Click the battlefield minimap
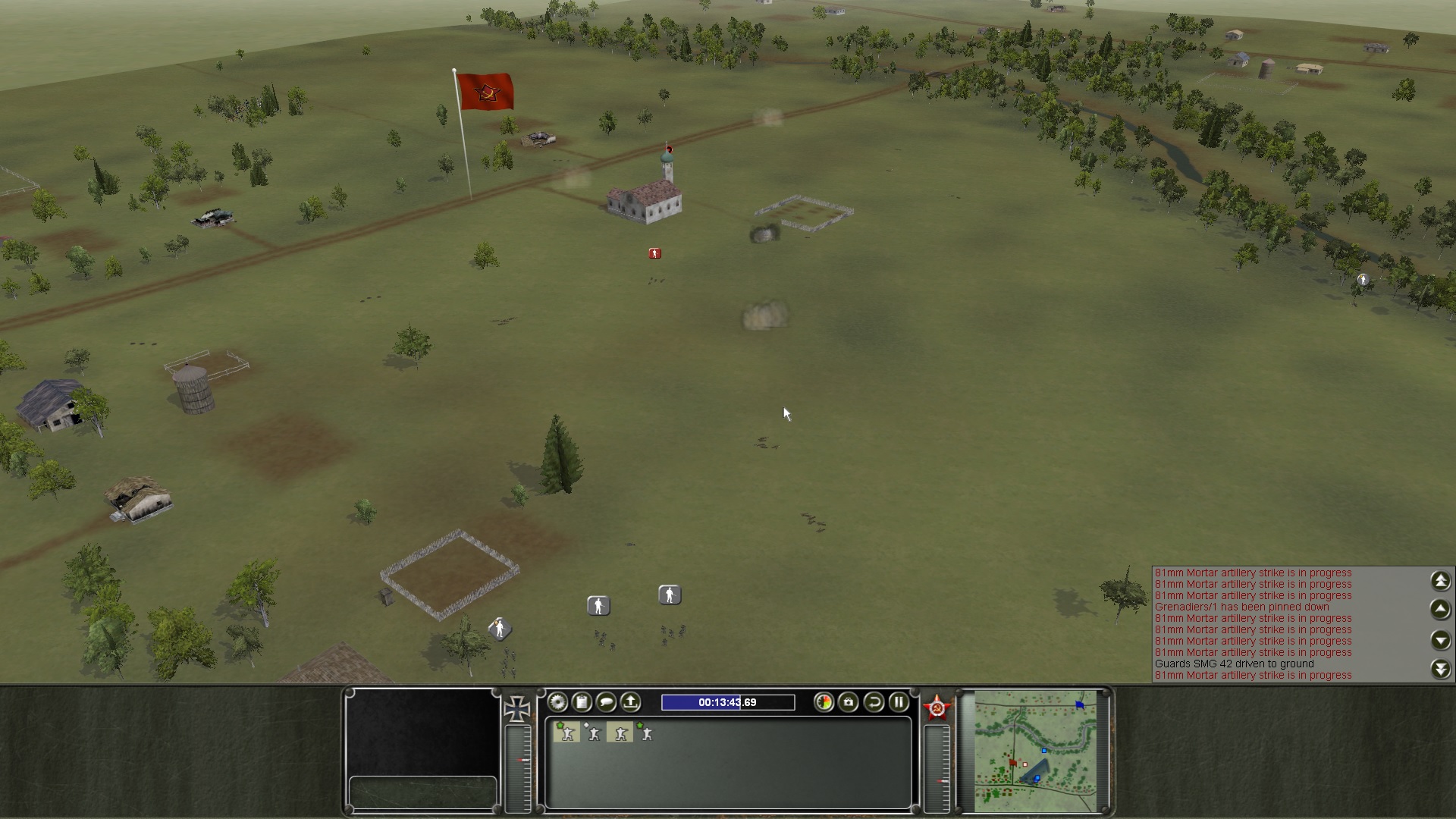The image size is (1456, 819). 1035,749
